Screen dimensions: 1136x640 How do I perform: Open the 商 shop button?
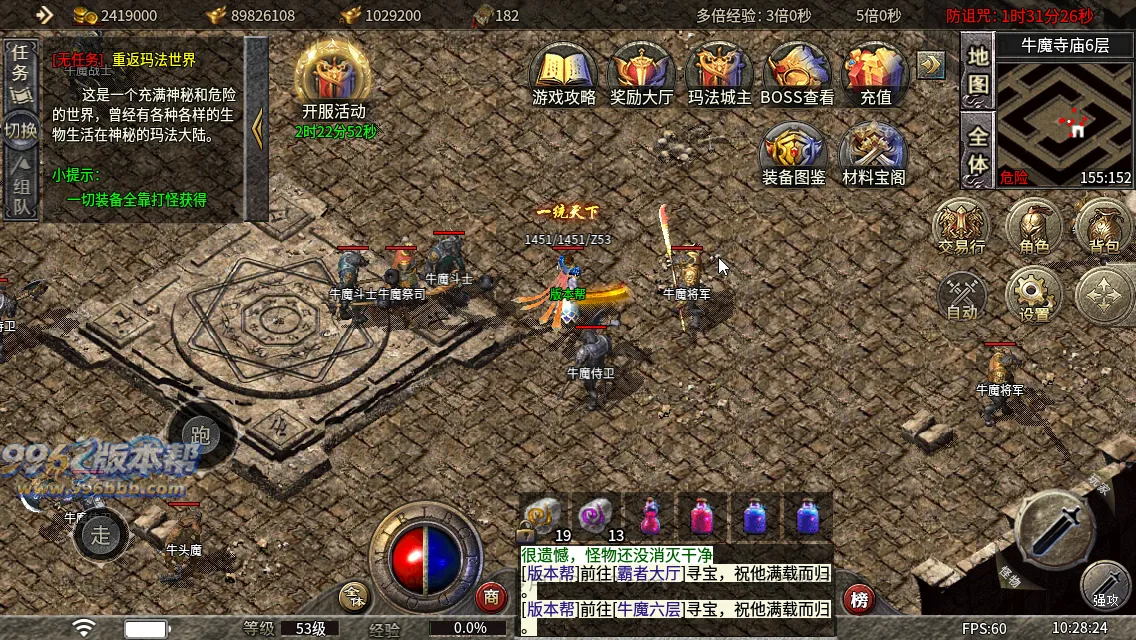coord(491,597)
